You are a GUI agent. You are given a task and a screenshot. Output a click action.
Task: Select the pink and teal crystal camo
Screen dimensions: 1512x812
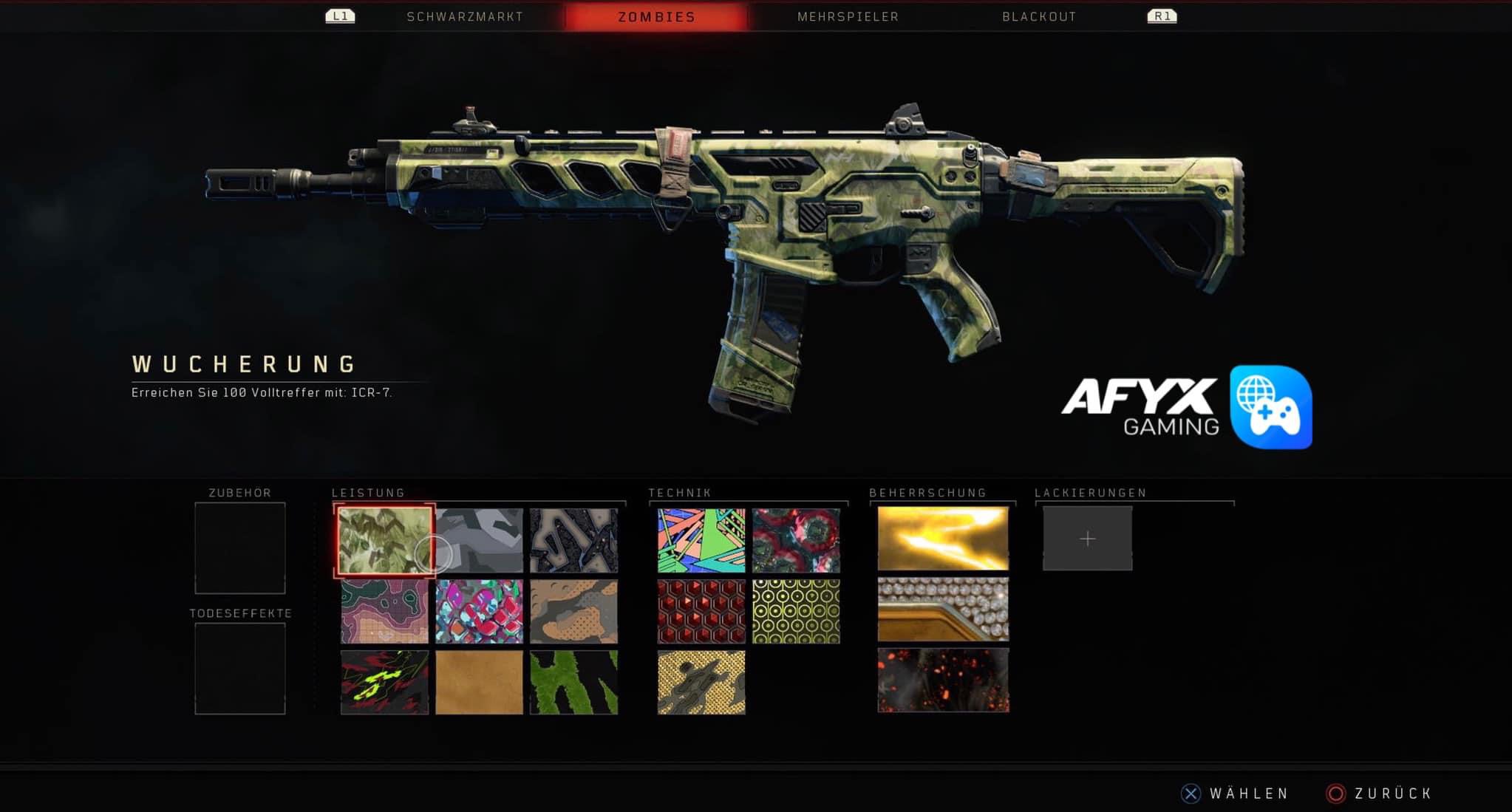tap(480, 611)
